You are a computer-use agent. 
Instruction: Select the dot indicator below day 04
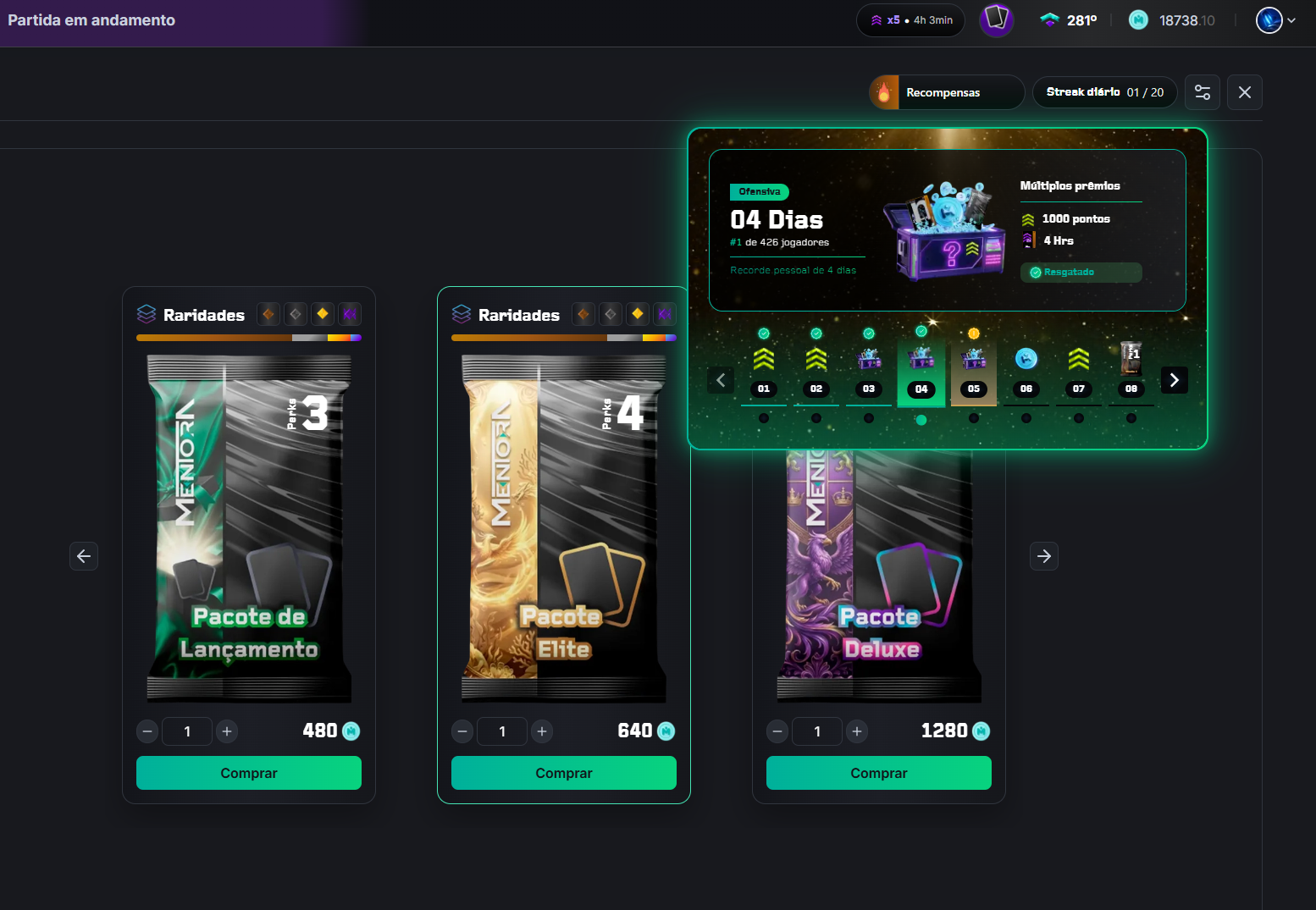pos(921,418)
